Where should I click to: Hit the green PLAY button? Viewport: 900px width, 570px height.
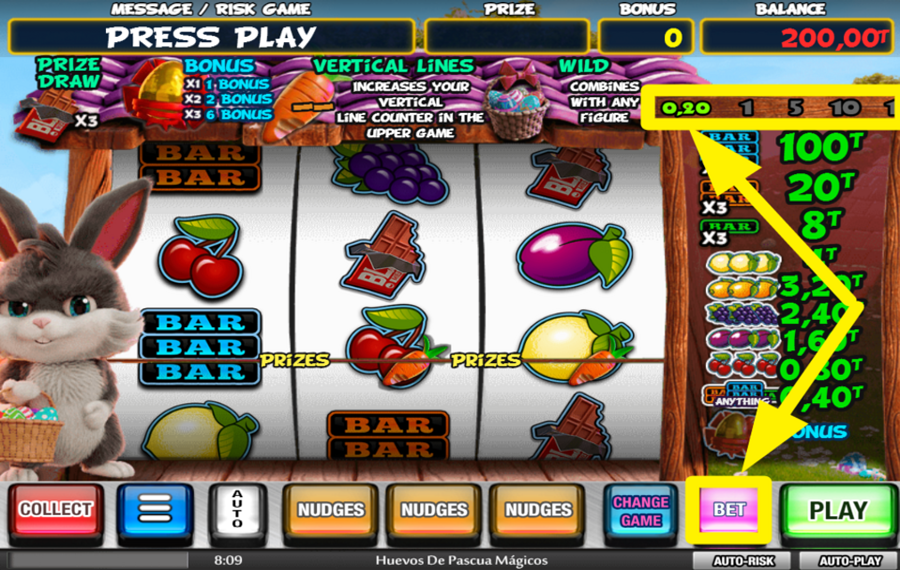[x=837, y=510]
